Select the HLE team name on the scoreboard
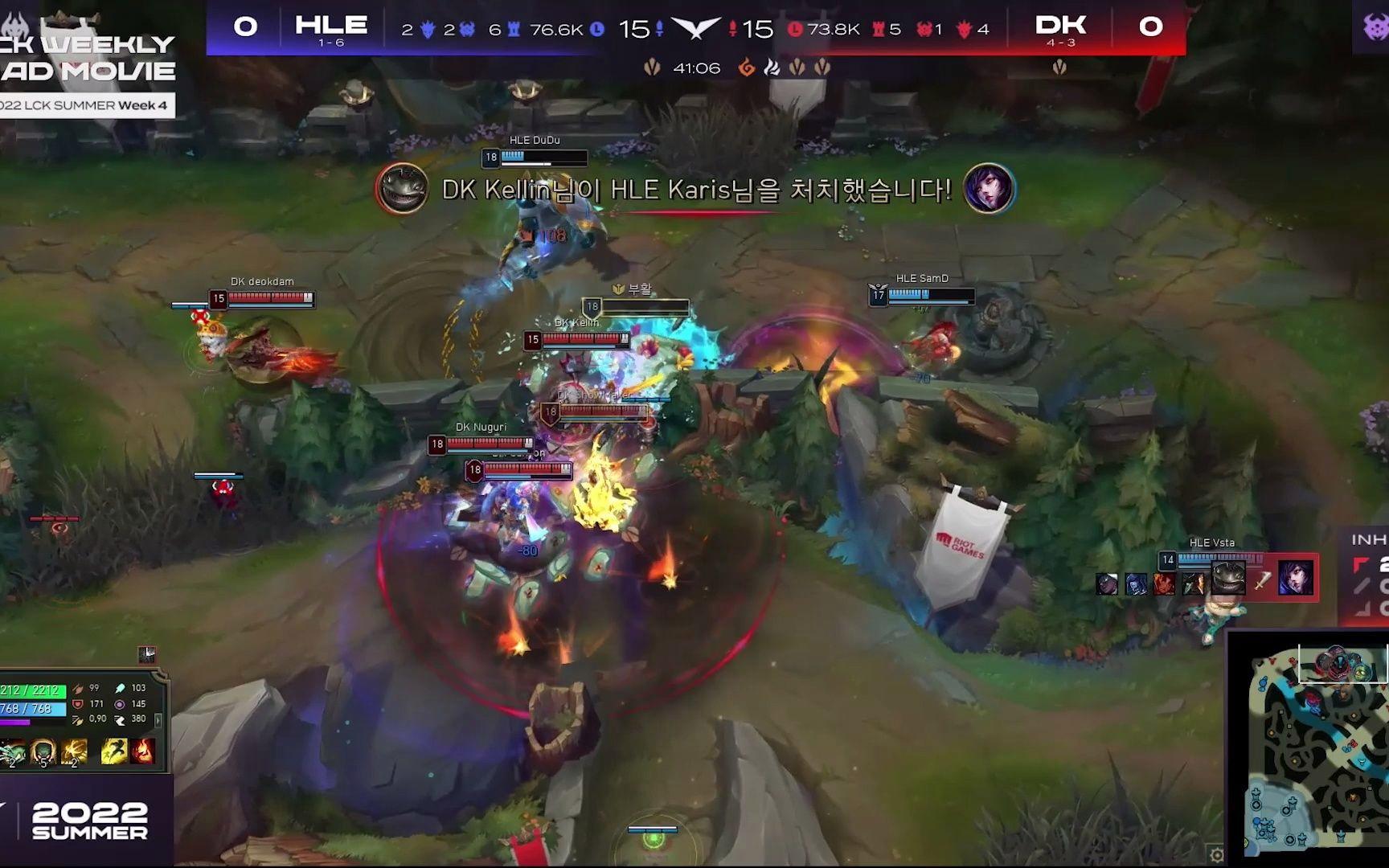This screenshot has width=1389, height=868. click(x=330, y=26)
